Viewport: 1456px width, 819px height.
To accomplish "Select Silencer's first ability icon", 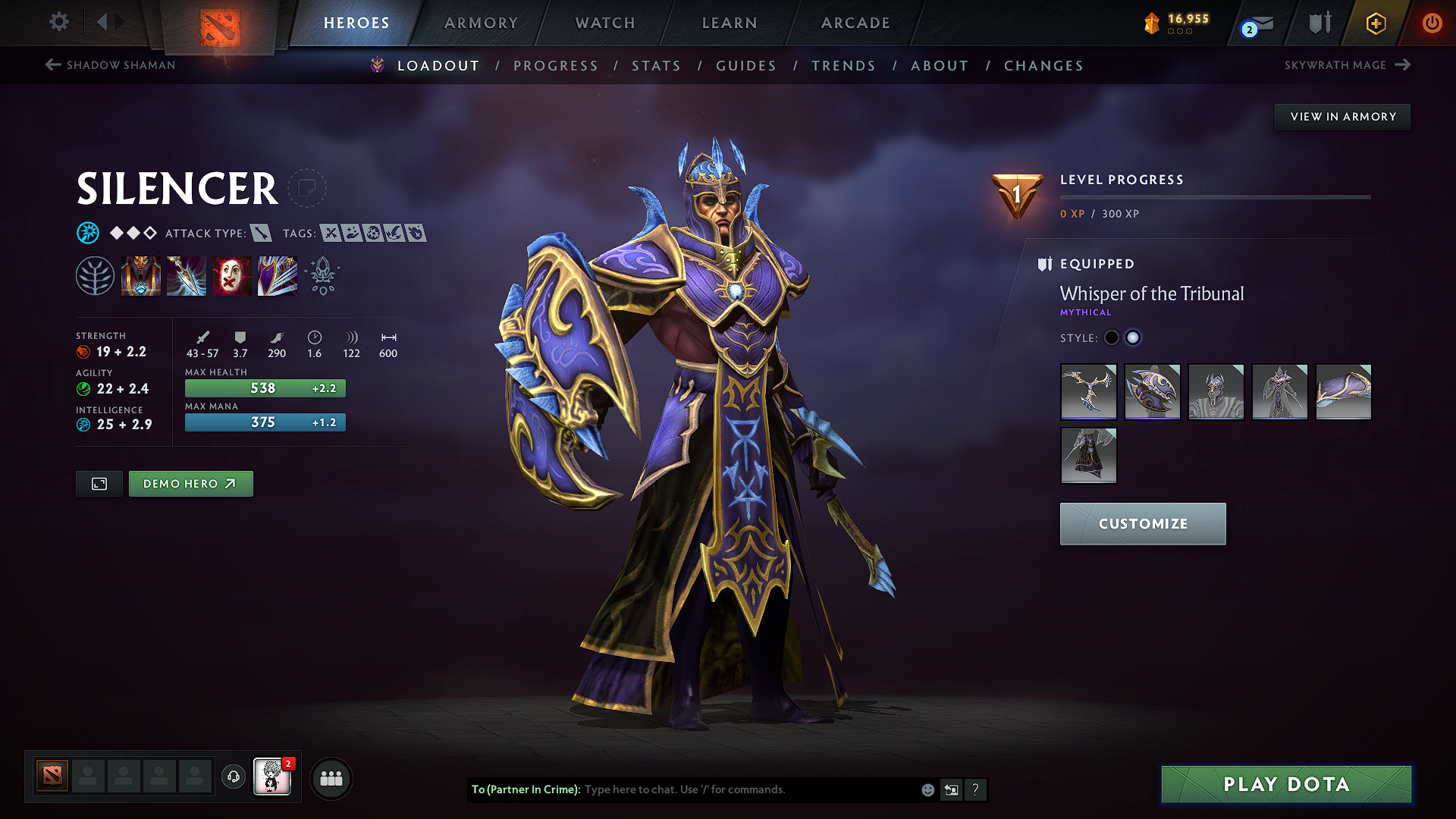I will coord(141,275).
